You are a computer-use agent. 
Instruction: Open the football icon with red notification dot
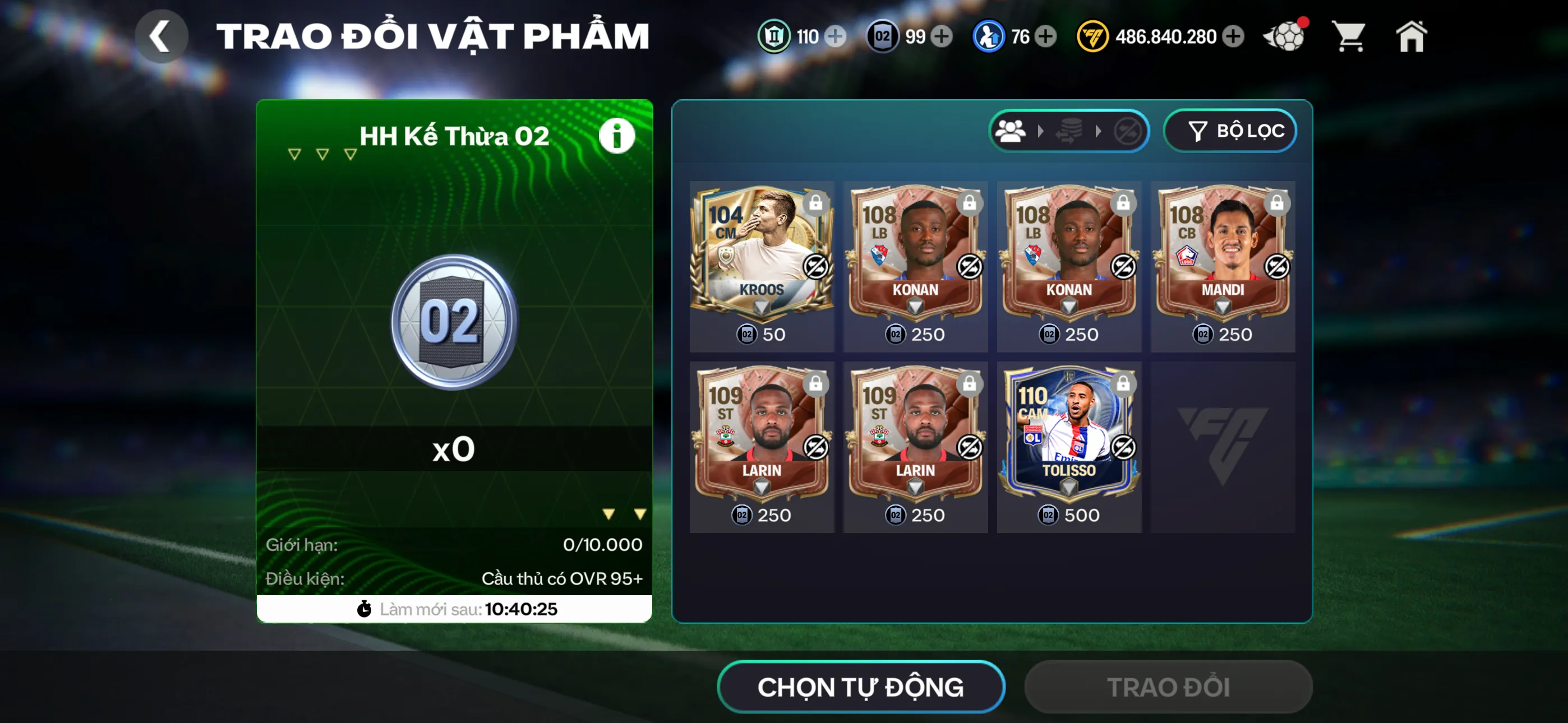click(x=1285, y=36)
